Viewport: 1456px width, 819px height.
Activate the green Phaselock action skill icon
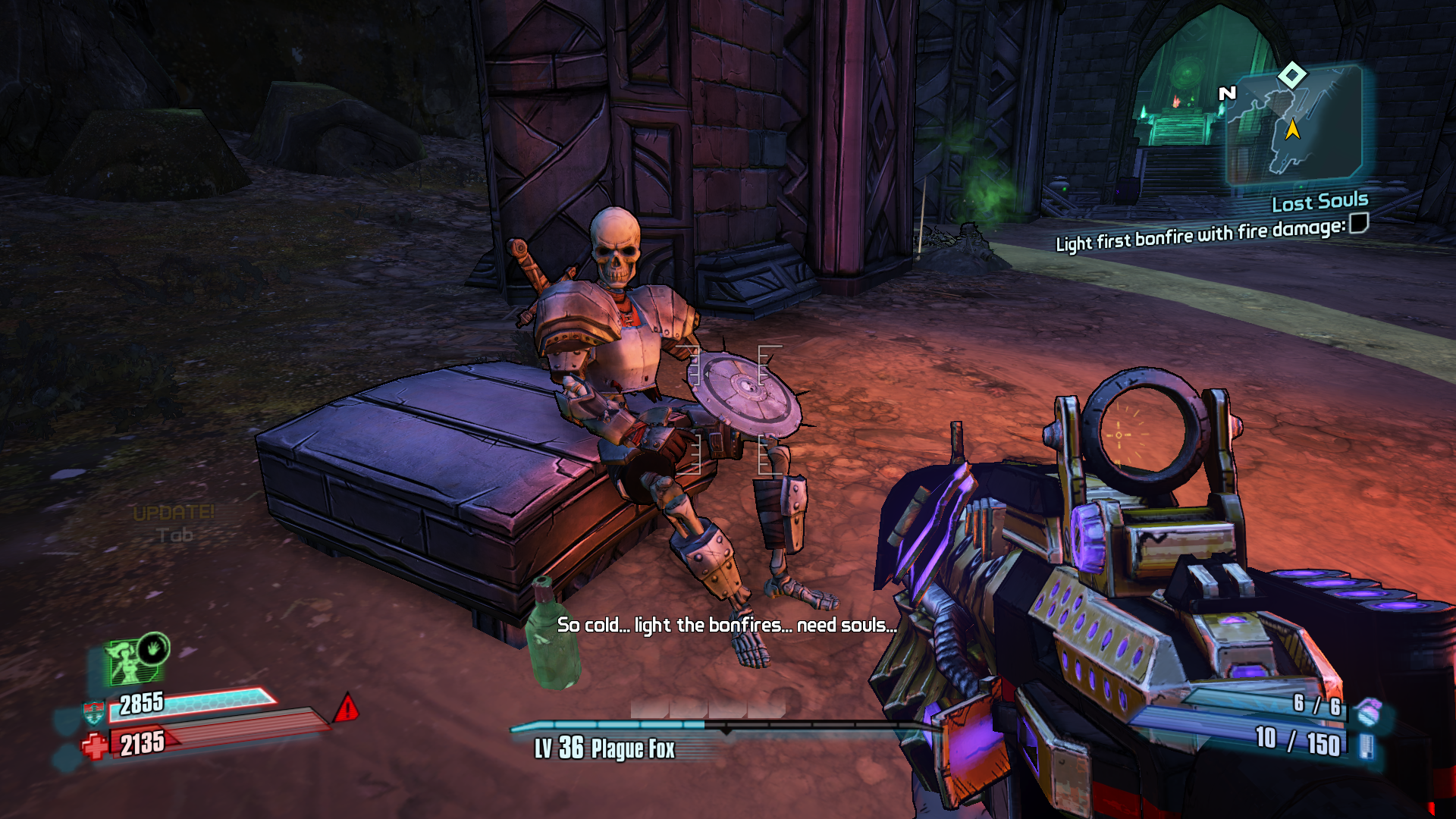tap(136, 658)
